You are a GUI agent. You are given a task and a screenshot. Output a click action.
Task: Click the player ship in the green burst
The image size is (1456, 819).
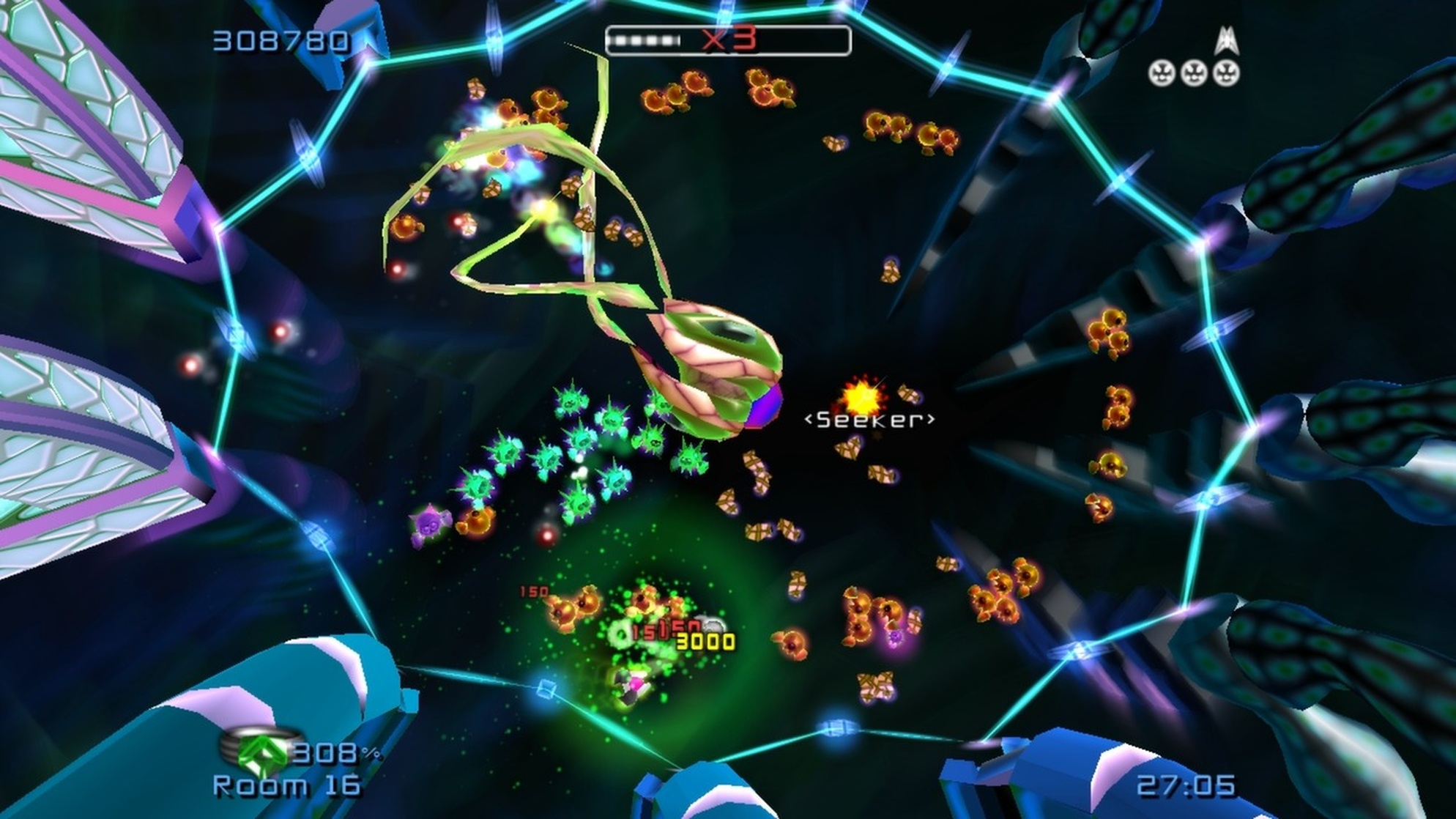[632, 686]
